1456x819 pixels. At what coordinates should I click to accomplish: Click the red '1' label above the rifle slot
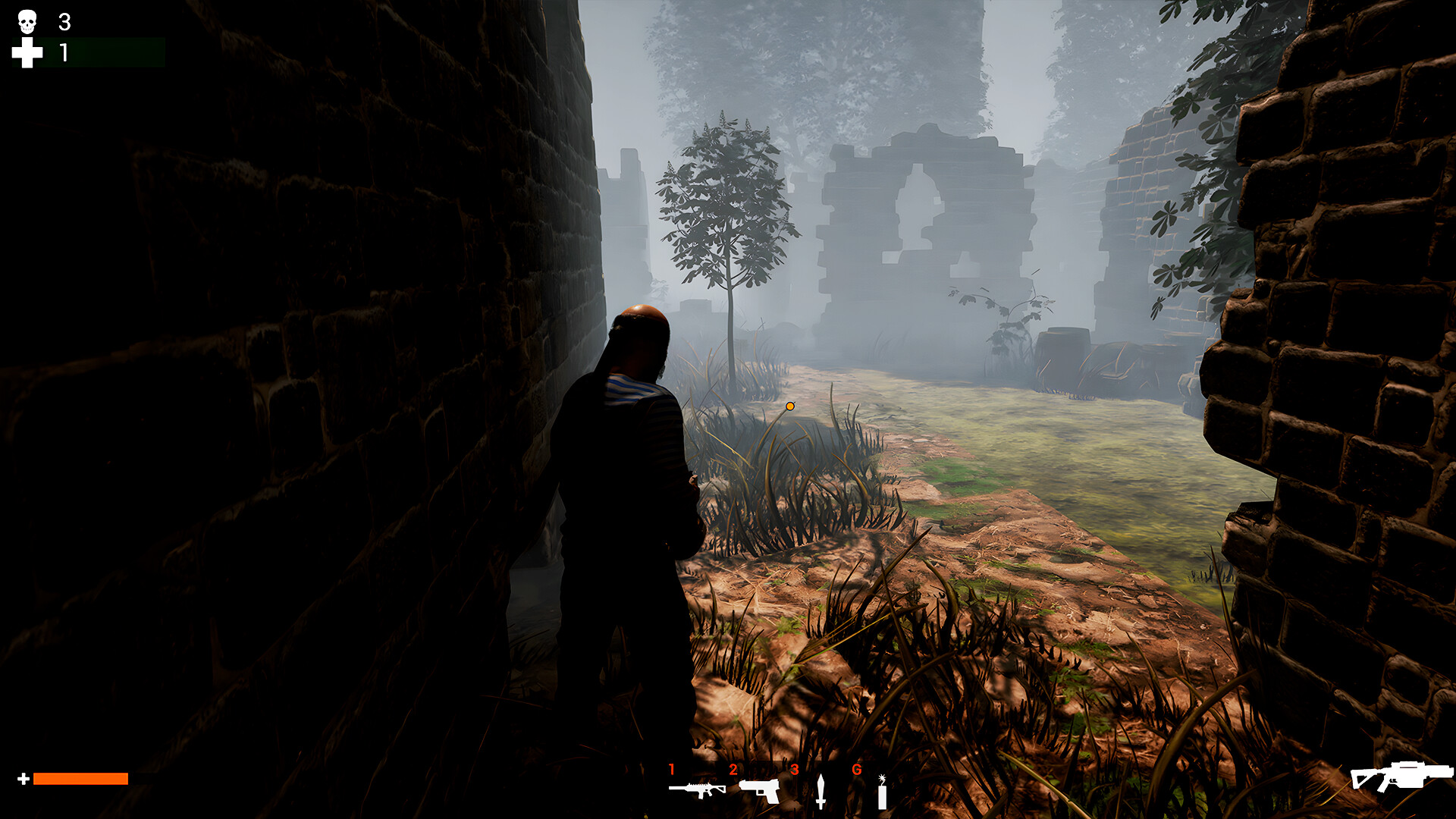[x=672, y=769]
